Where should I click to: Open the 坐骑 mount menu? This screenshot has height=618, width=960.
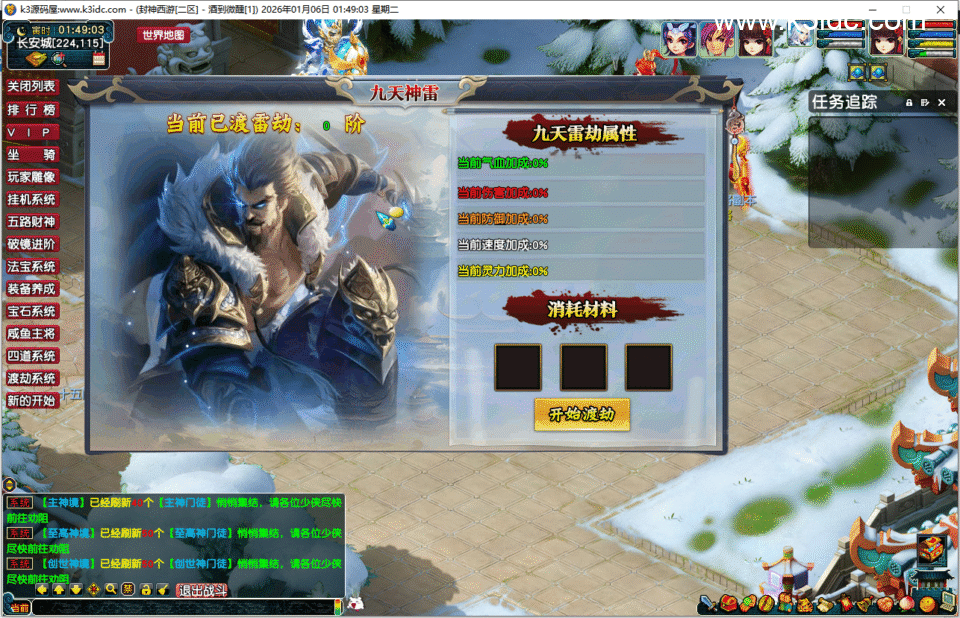tap(32, 155)
